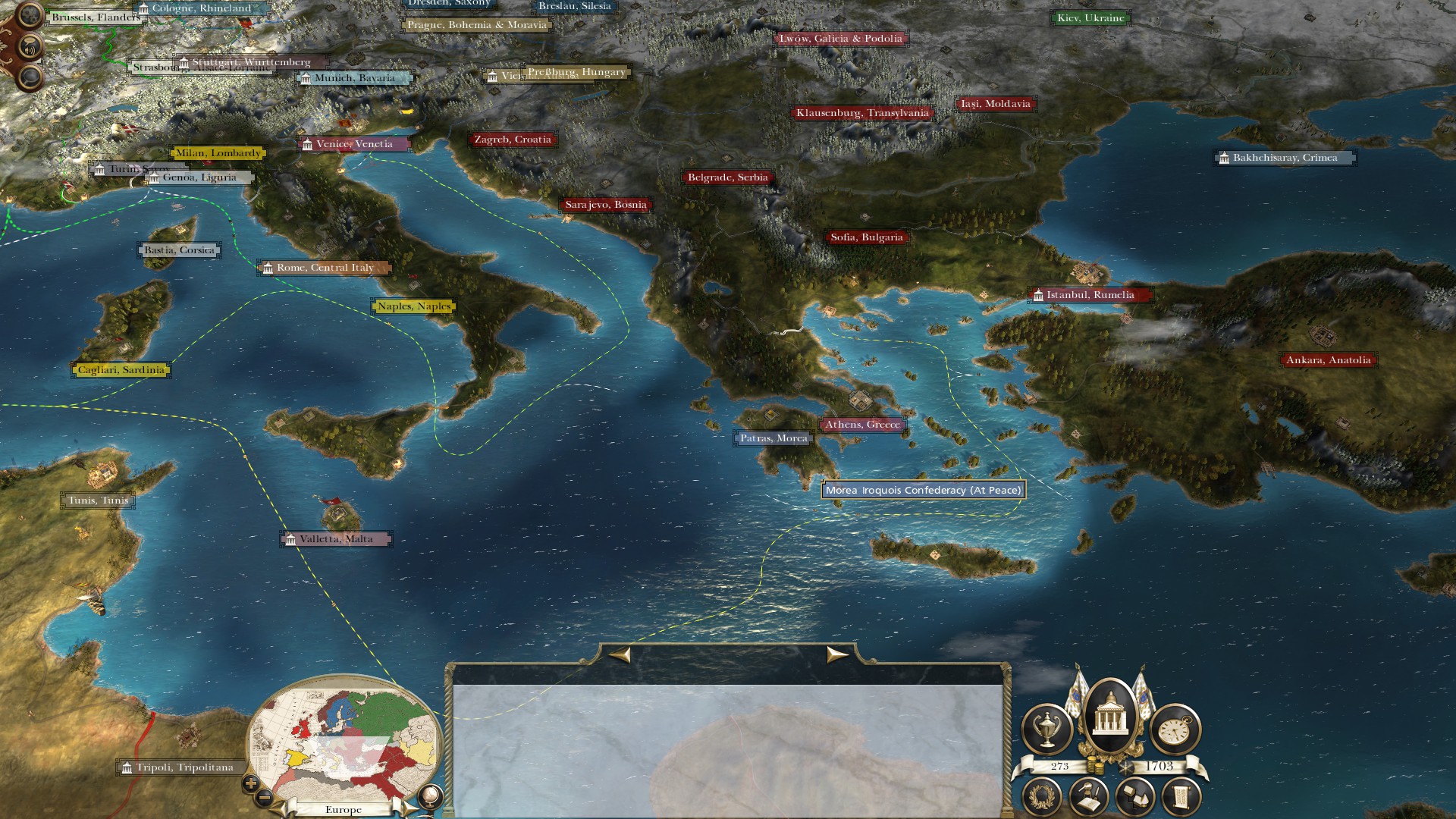Open the magnifying glass search button

point(30,77)
